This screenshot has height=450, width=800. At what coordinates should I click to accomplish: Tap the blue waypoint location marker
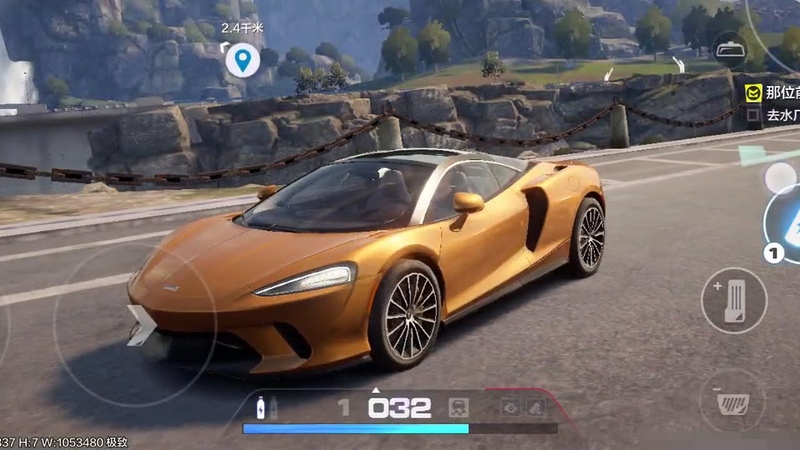(241, 61)
